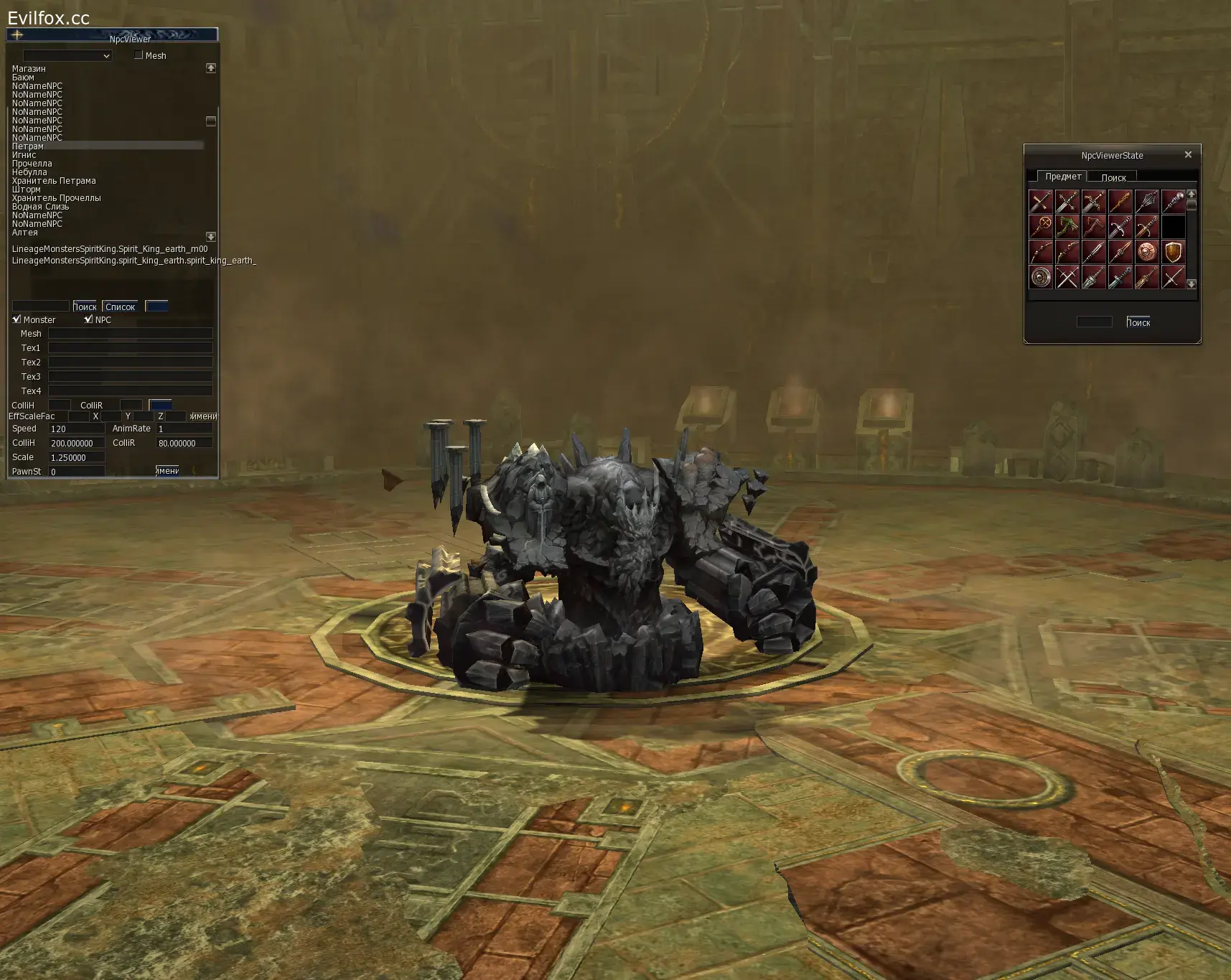Switch to the Поиск tab in NpcViewerState
The image size is (1231, 980).
[x=1113, y=177]
